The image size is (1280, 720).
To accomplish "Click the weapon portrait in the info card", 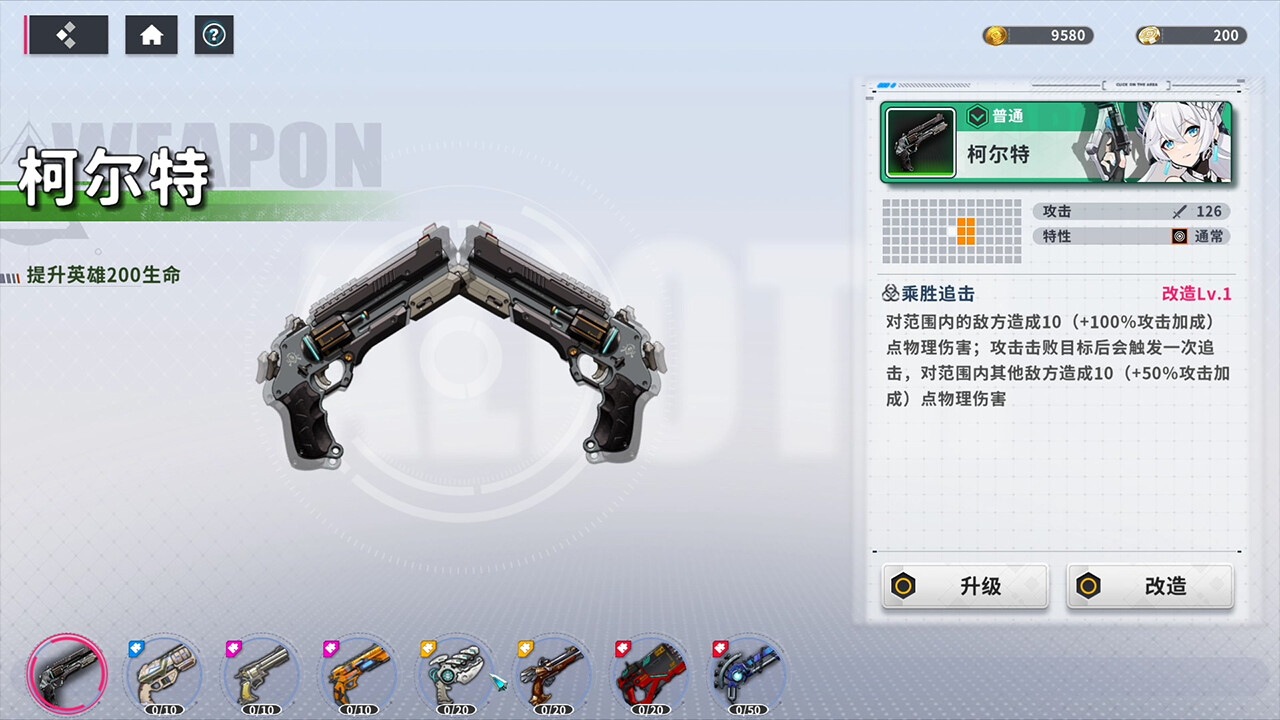I will (x=919, y=143).
